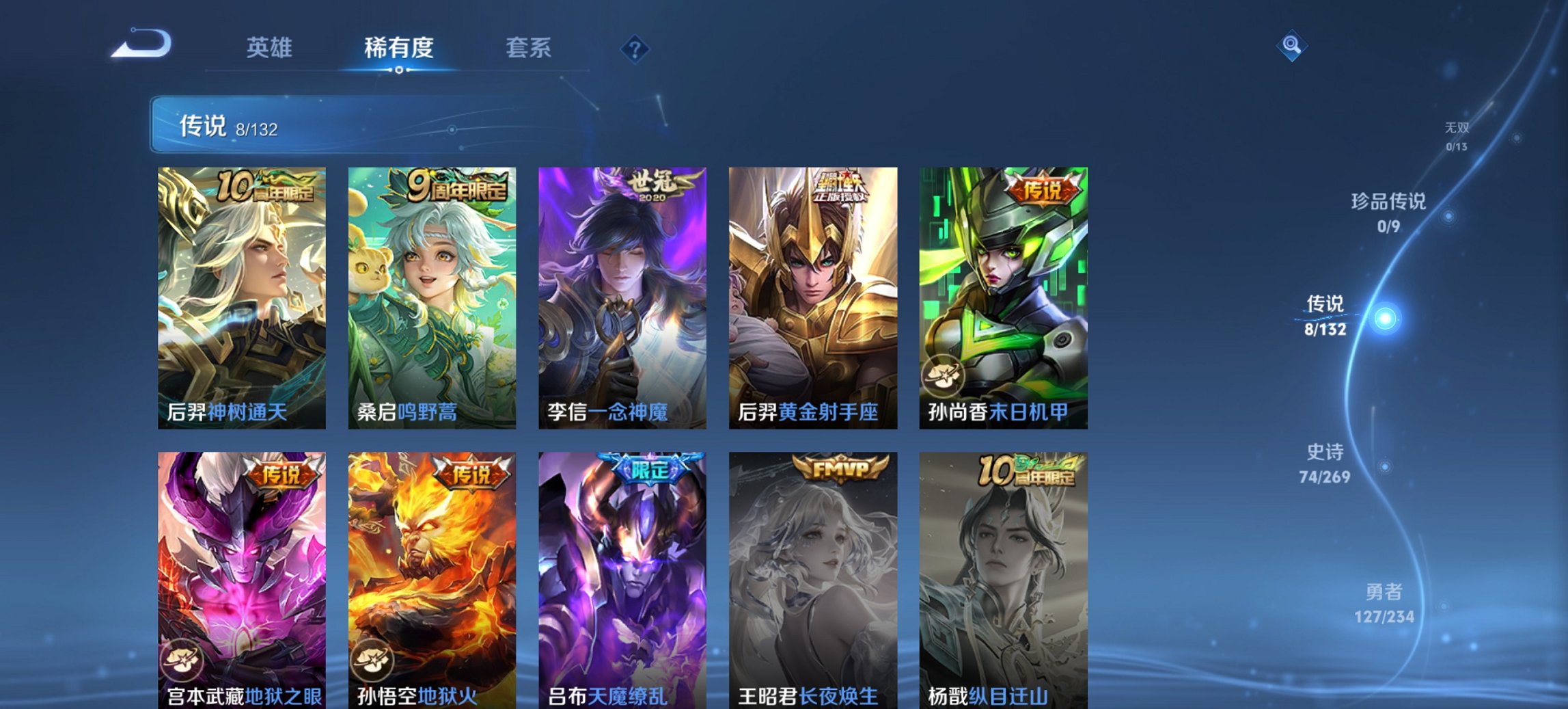This screenshot has height=709, width=1568.
Task: Switch to the 英雄 tab
Action: click(x=272, y=48)
